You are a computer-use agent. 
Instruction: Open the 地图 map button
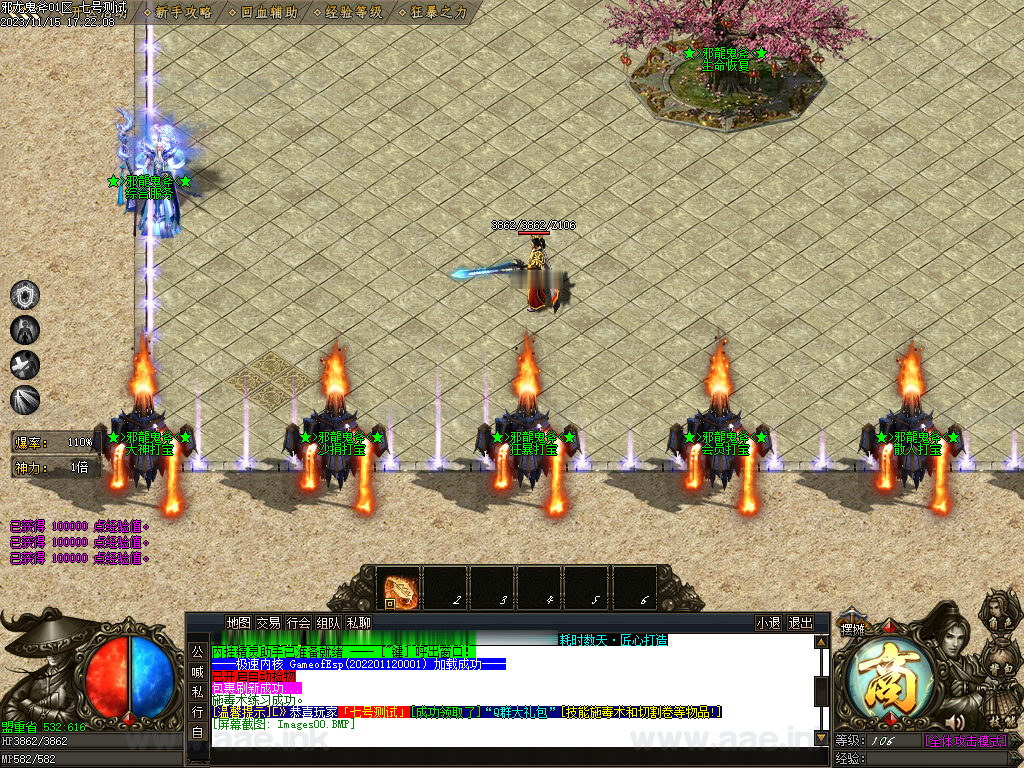pyautogui.click(x=238, y=622)
